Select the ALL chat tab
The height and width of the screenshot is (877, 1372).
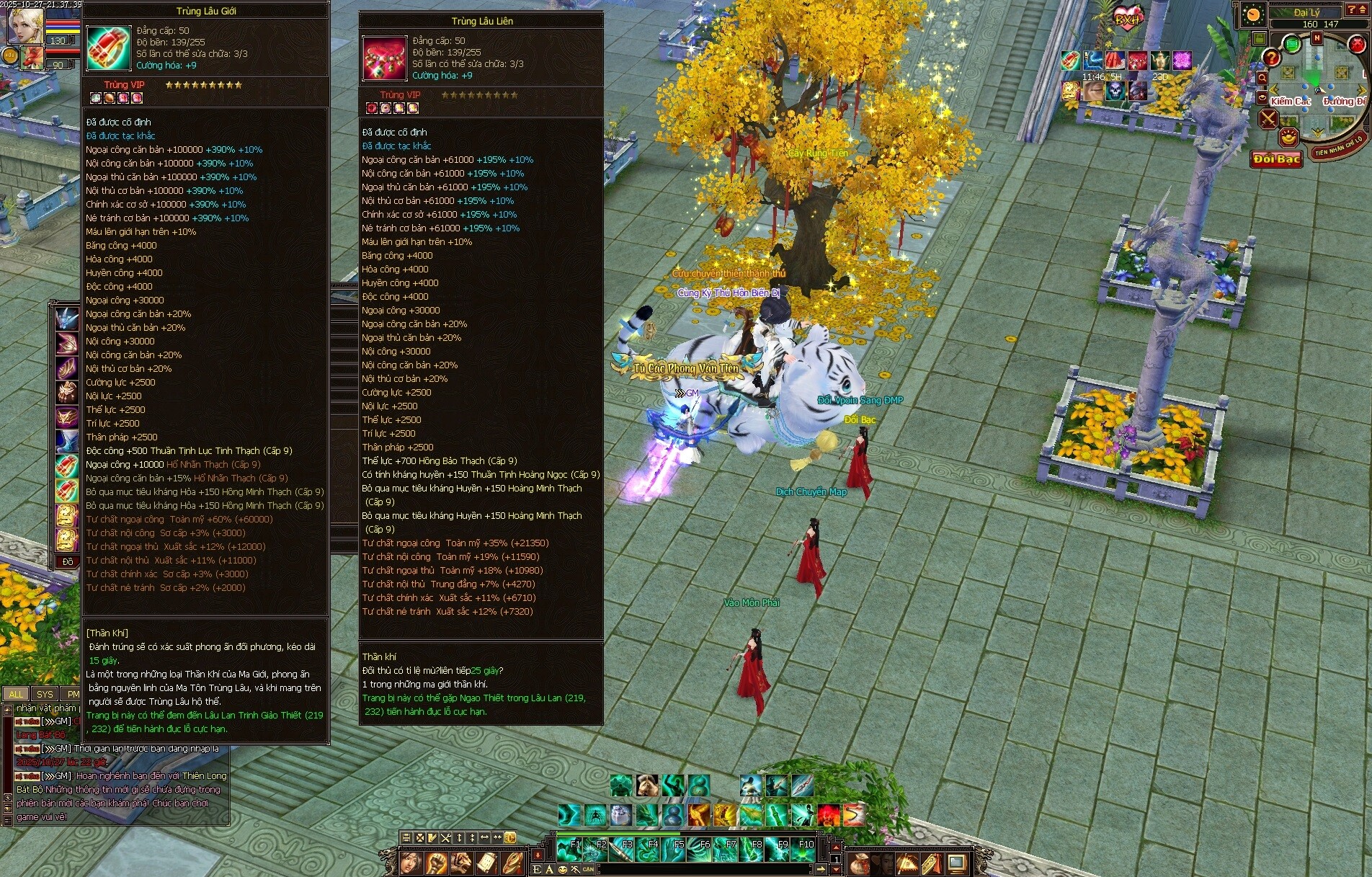[16, 694]
